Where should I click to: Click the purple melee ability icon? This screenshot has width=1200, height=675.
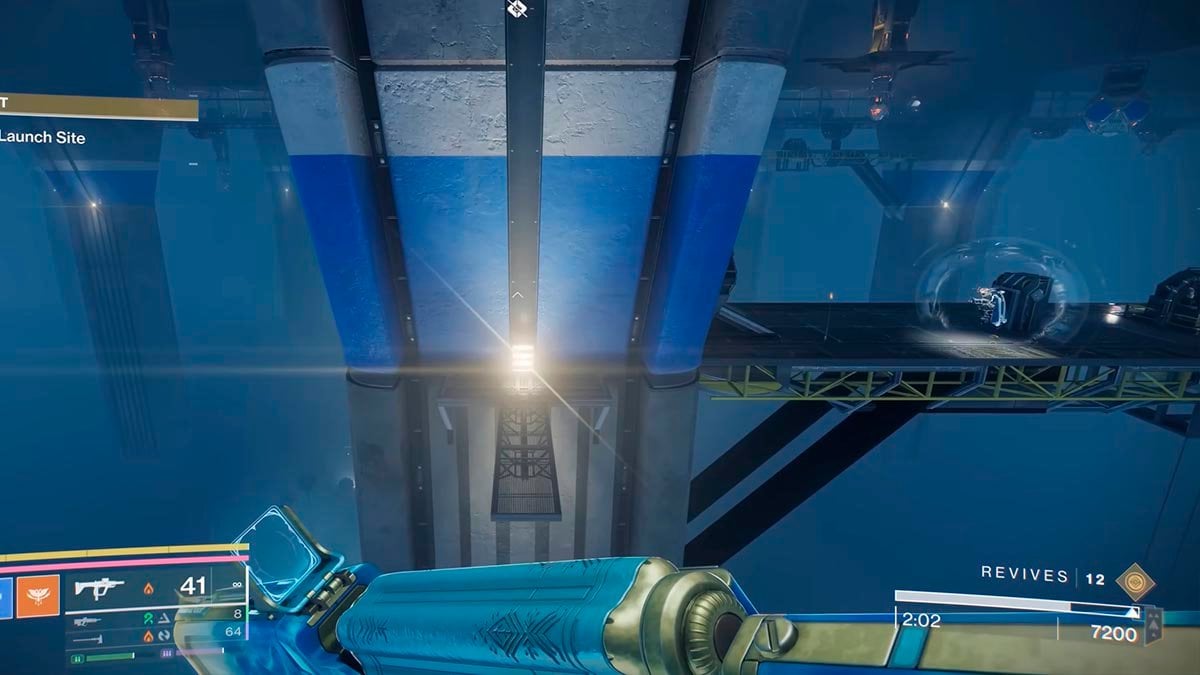[x=166, y=652]
